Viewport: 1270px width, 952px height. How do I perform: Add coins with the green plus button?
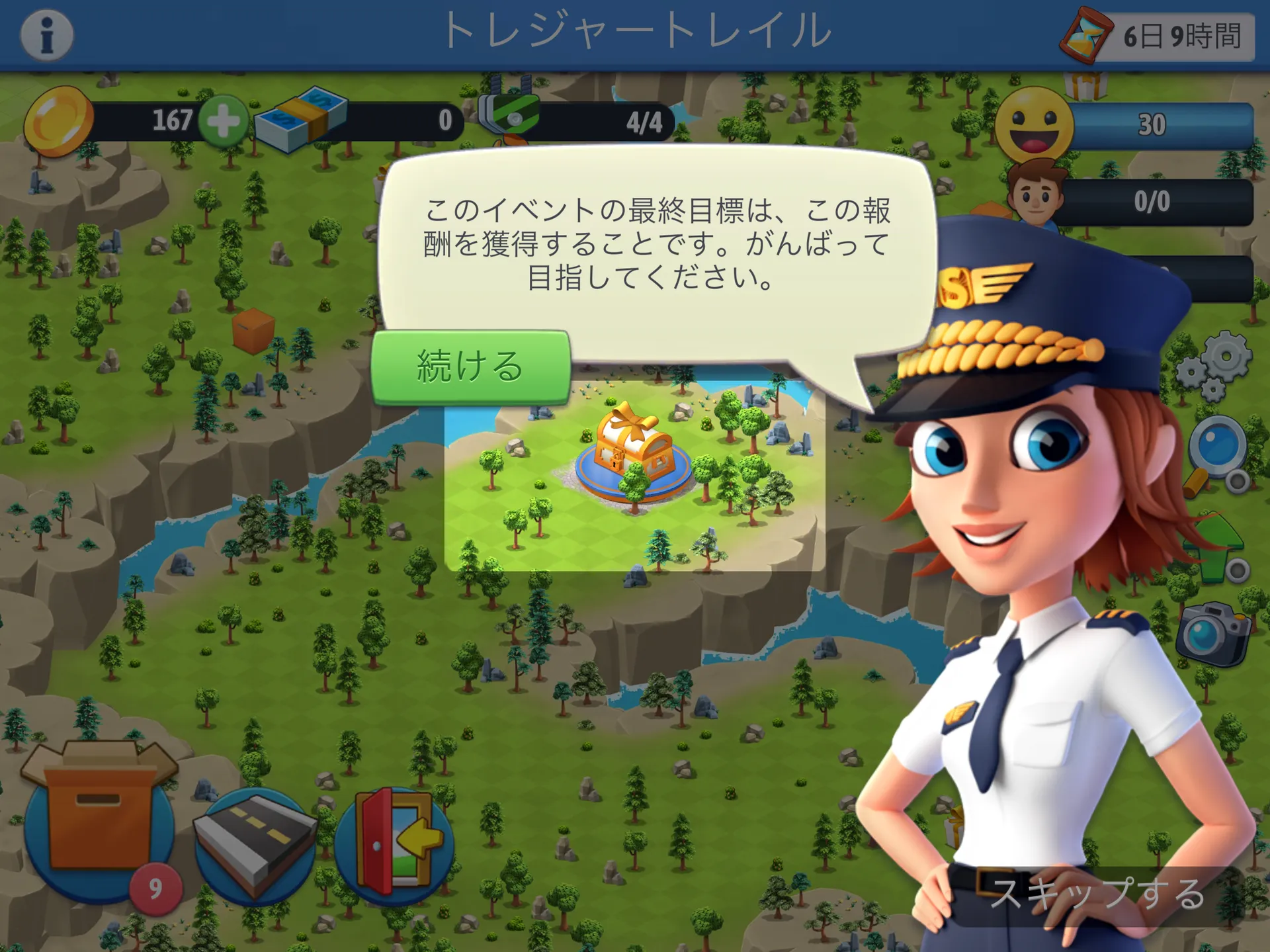pyautogui.click(x=223, y=120)
